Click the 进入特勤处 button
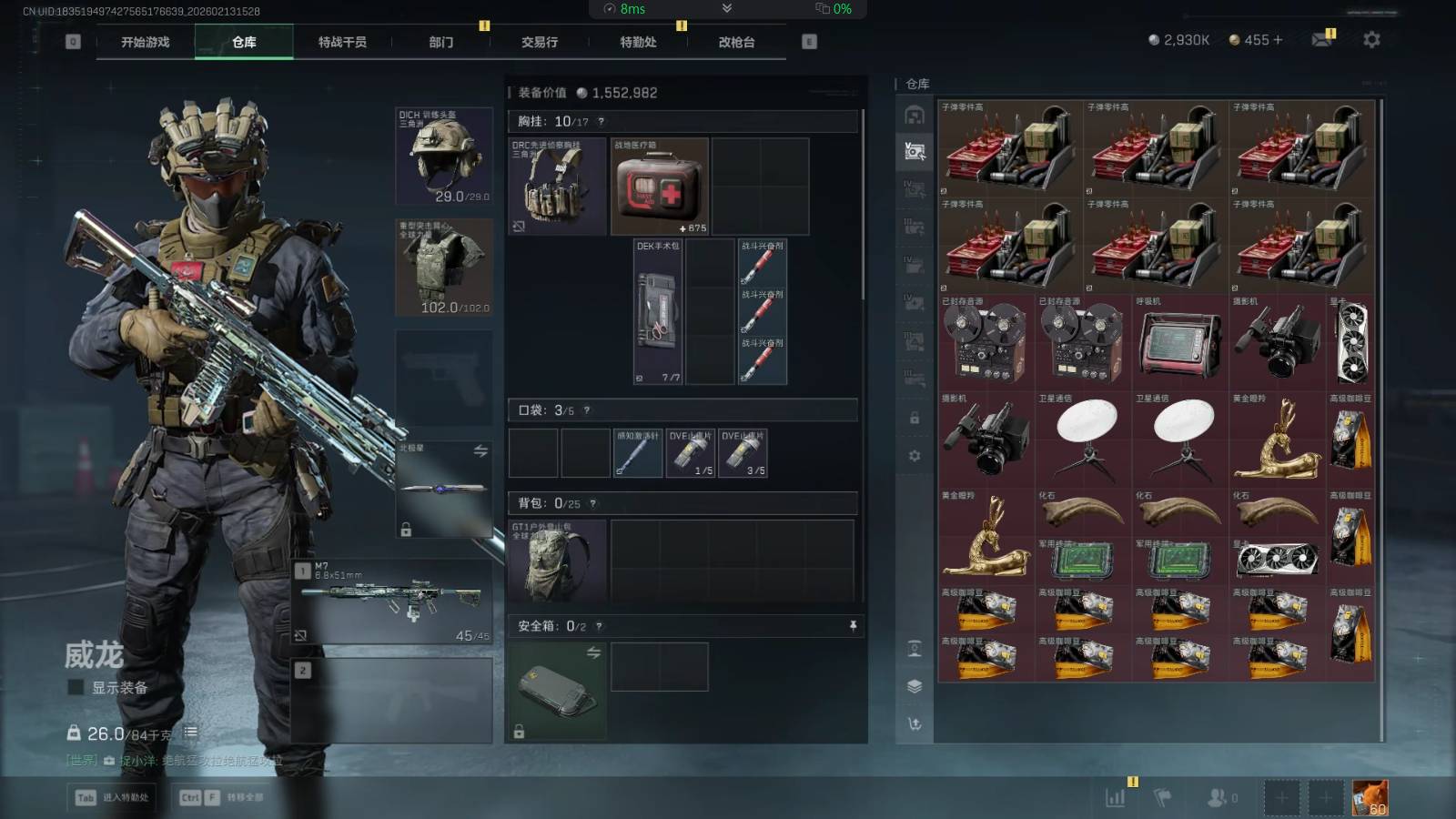 (113, 798)
